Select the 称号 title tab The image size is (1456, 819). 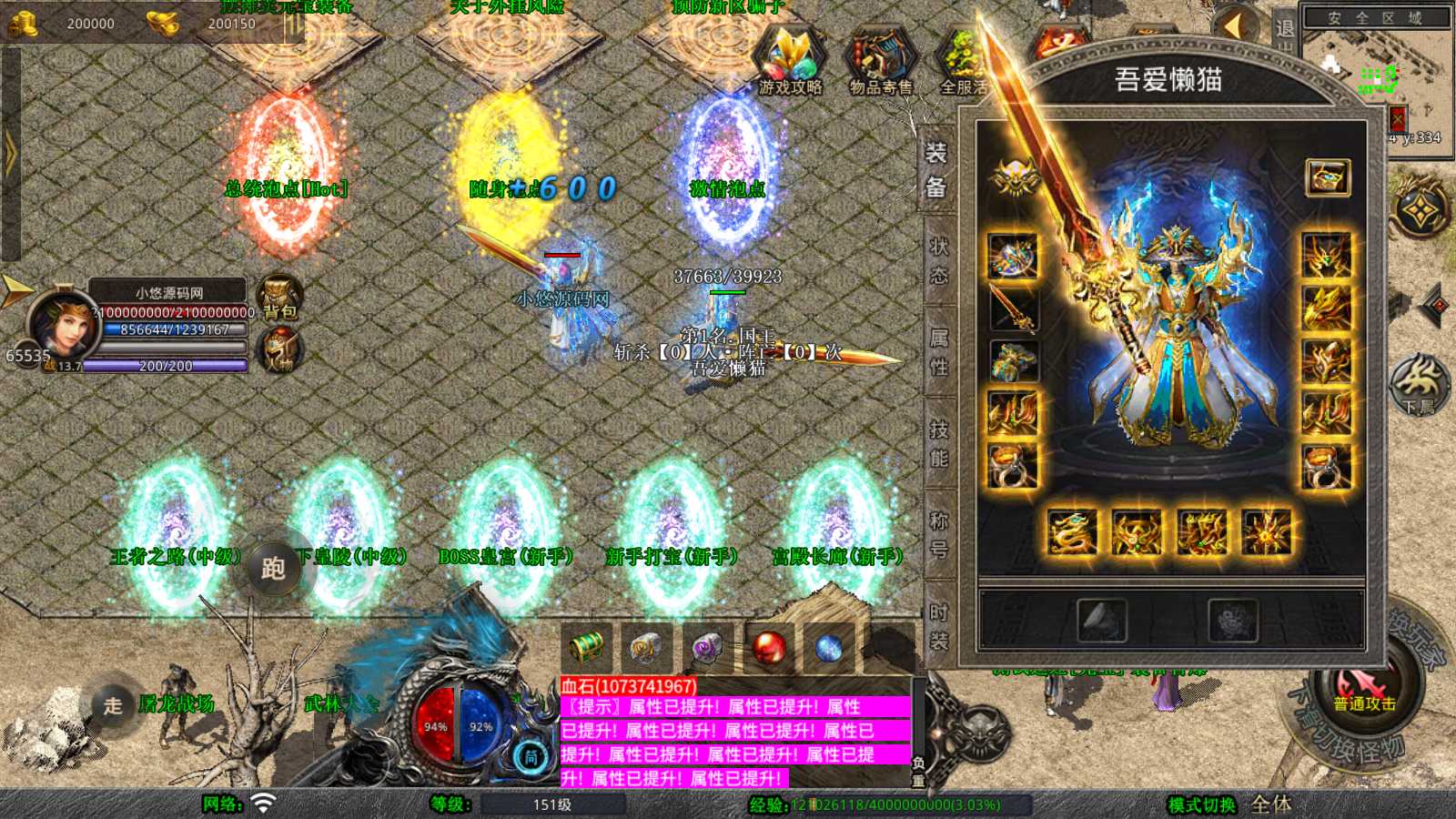(938, 534)
